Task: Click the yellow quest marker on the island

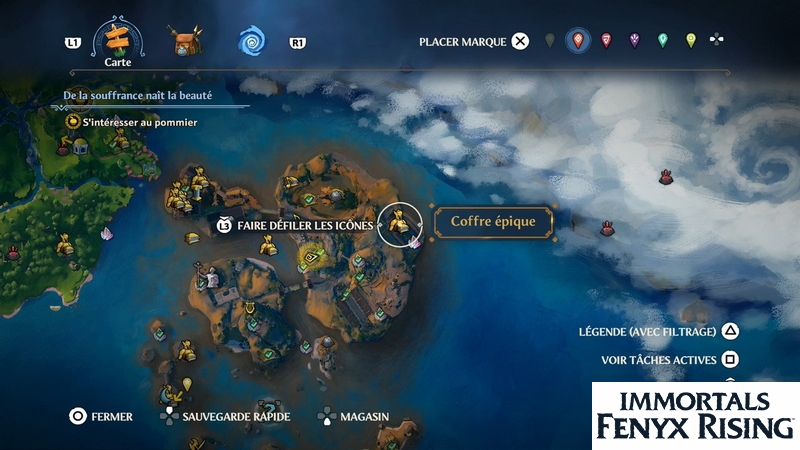Action: [x=312, y=258]
